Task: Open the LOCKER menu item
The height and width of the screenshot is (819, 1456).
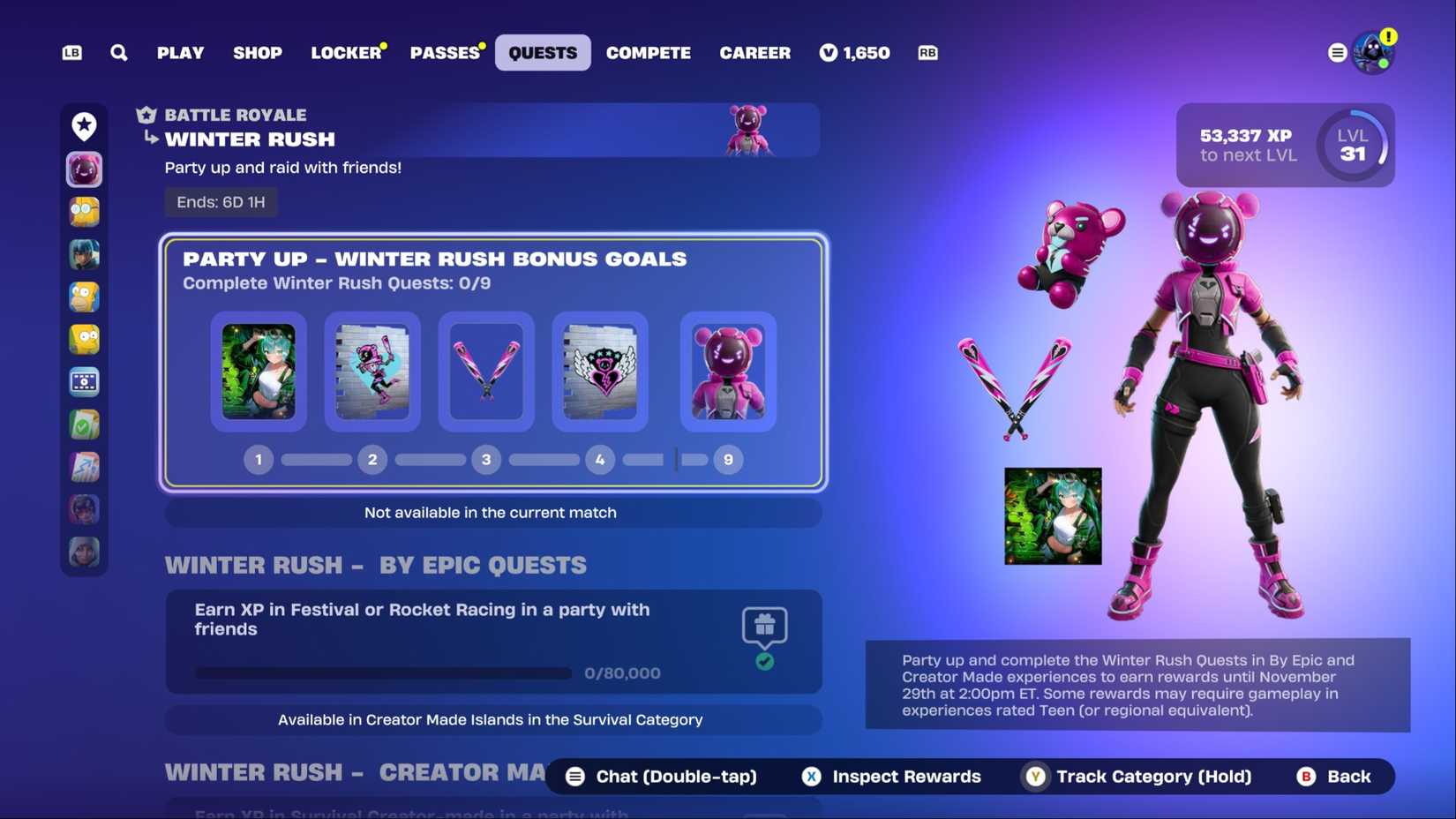Action: [346, 52]
